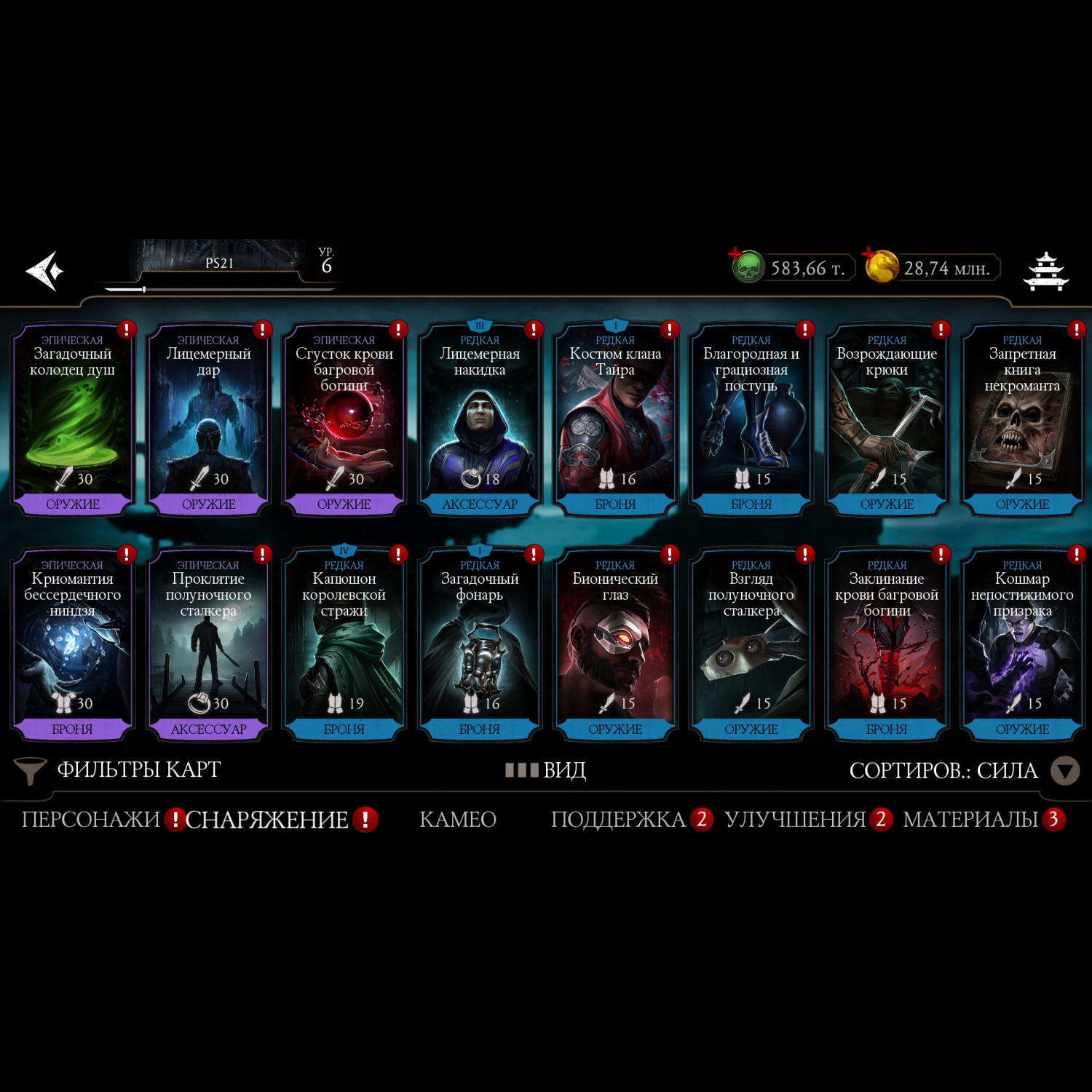Pick the Проклятие полуночного сталкера card

[x=208, y=646]
